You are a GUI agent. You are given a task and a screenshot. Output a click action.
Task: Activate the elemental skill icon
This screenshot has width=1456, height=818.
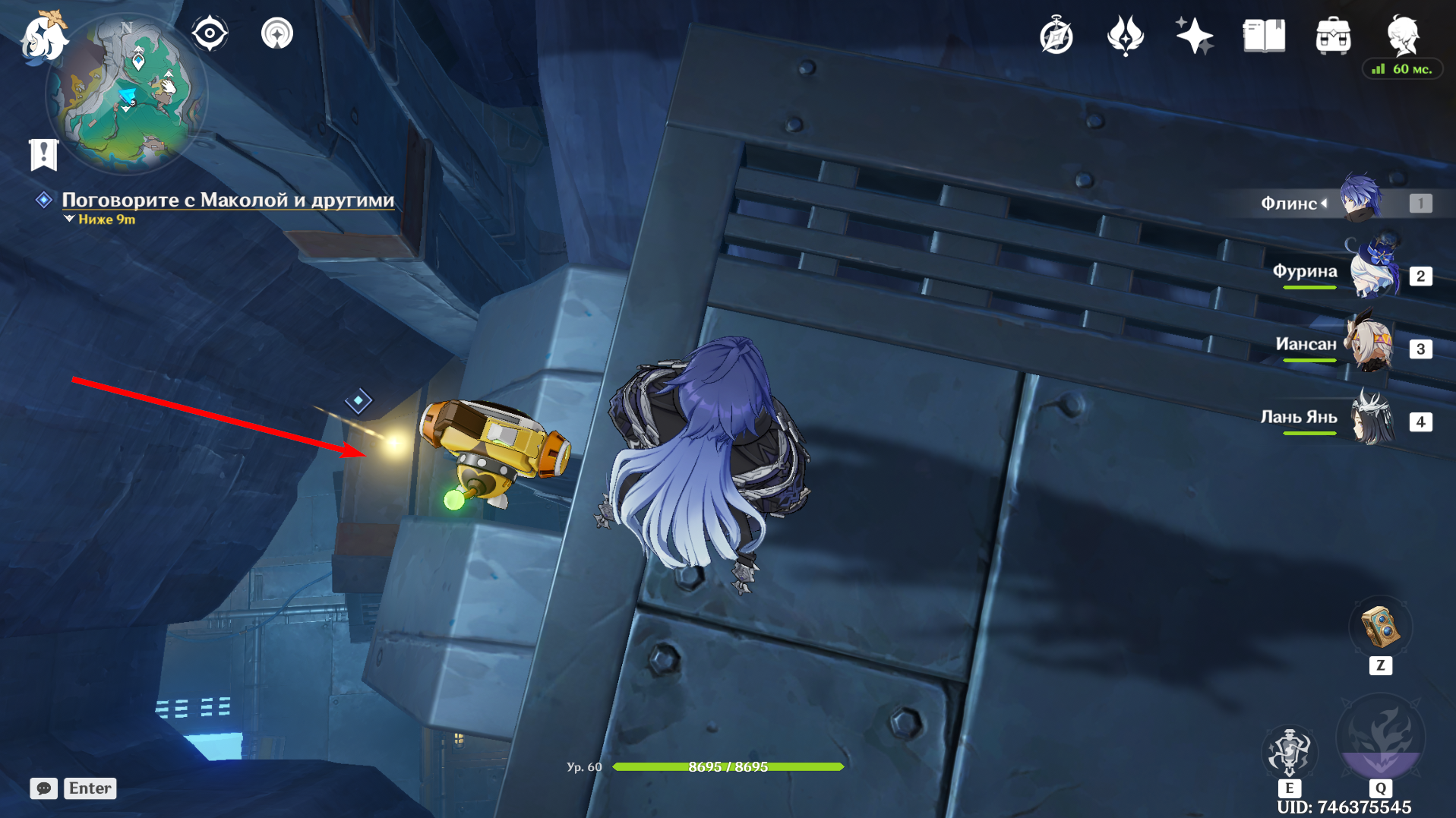1290,750
